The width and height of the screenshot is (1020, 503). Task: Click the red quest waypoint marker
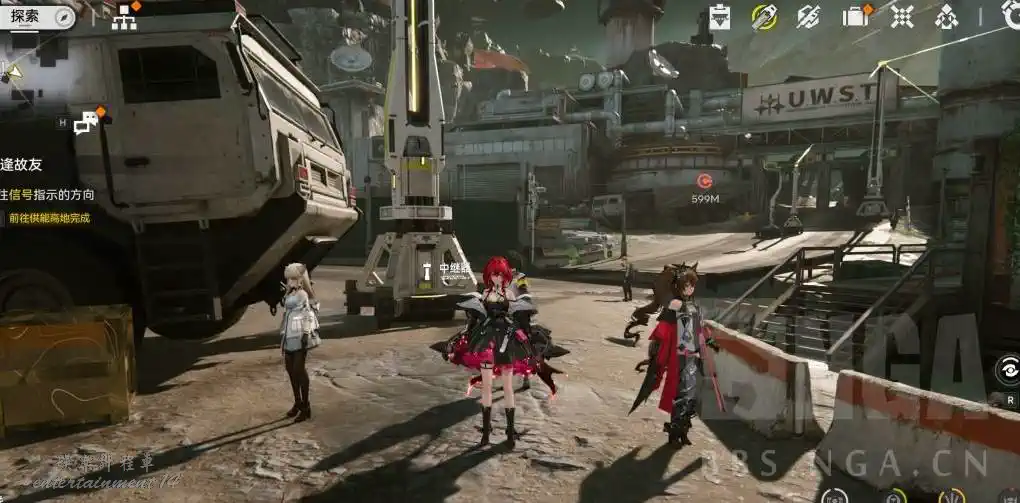[x=704, y=181]
